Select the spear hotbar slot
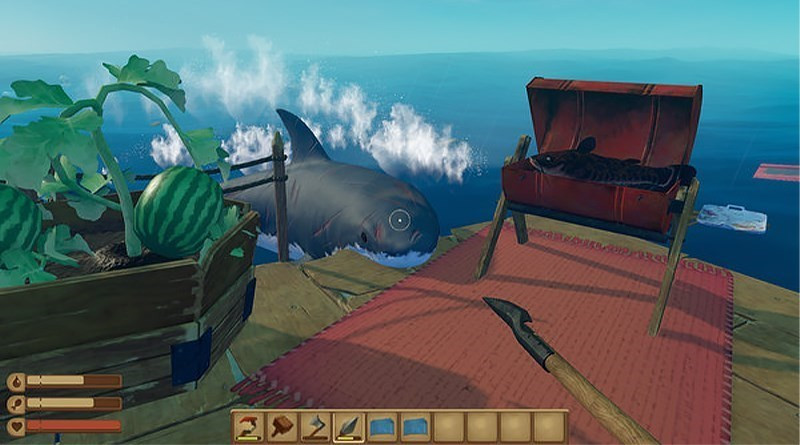The image size is (800, 445). [x=349, y=427]
